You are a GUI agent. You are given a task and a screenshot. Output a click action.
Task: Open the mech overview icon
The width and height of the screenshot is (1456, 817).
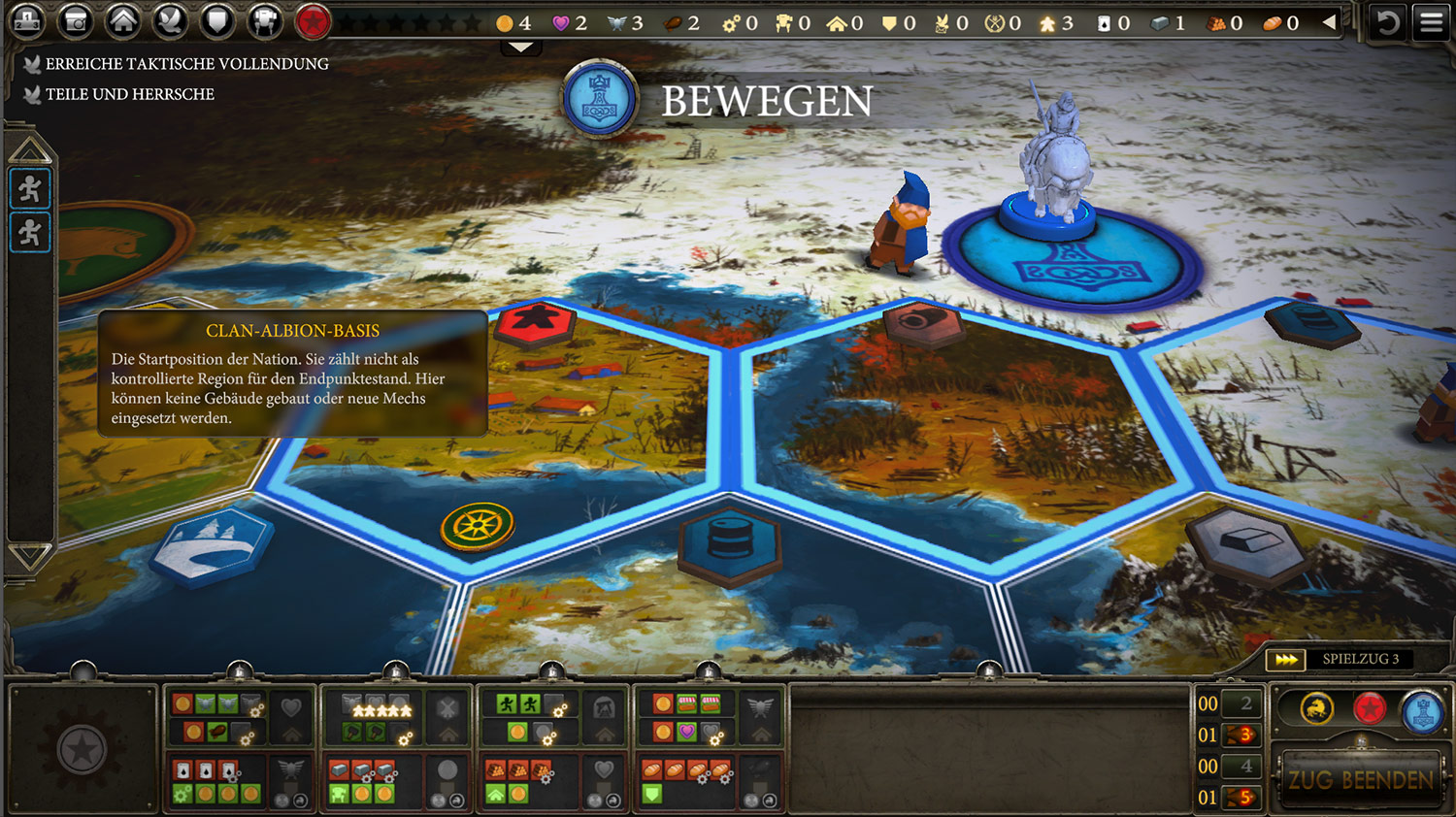tap(265, 21)
